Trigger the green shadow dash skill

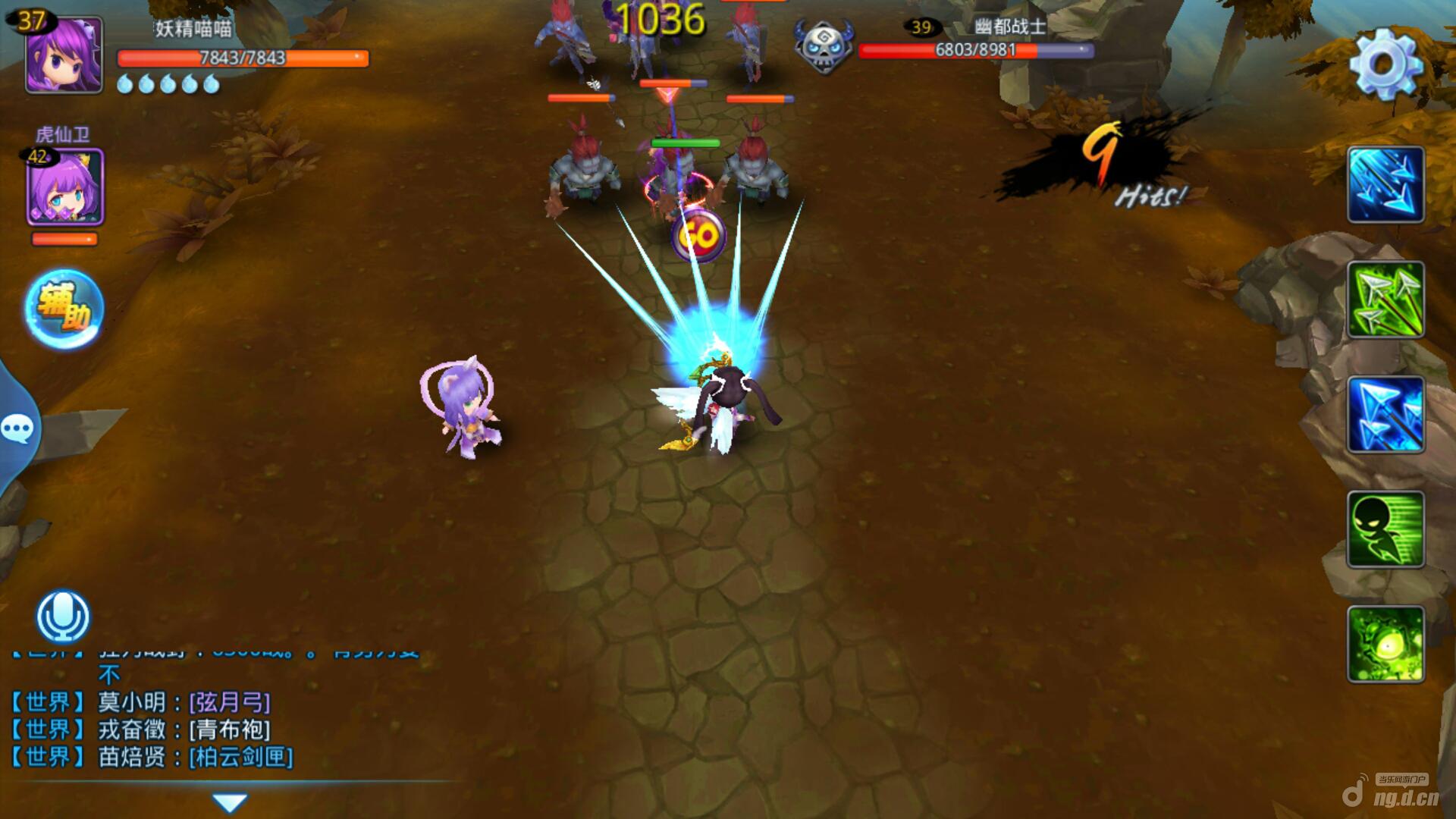tap(1385, 530)
